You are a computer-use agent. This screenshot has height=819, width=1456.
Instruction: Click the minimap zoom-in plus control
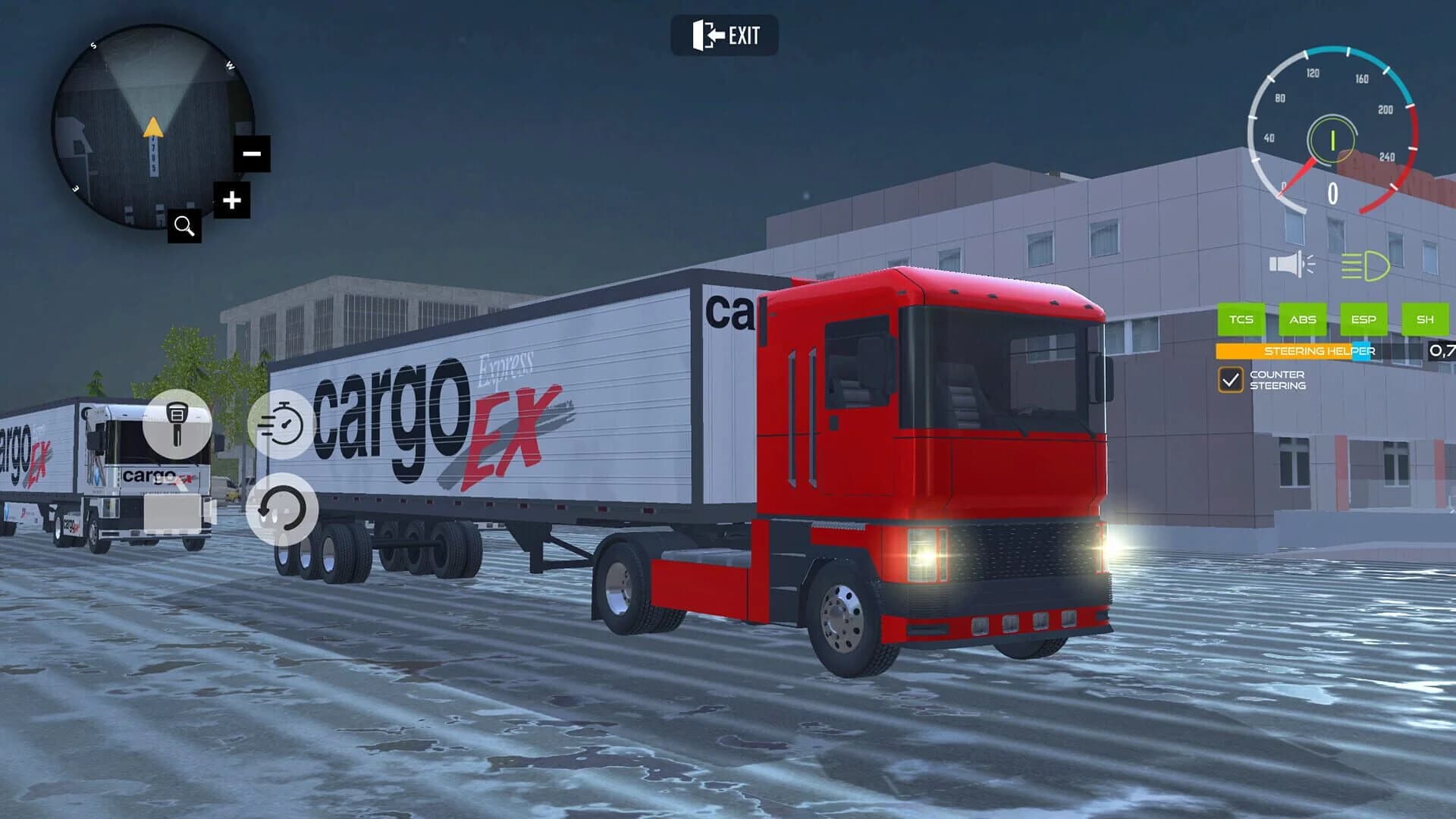point(232,199)
